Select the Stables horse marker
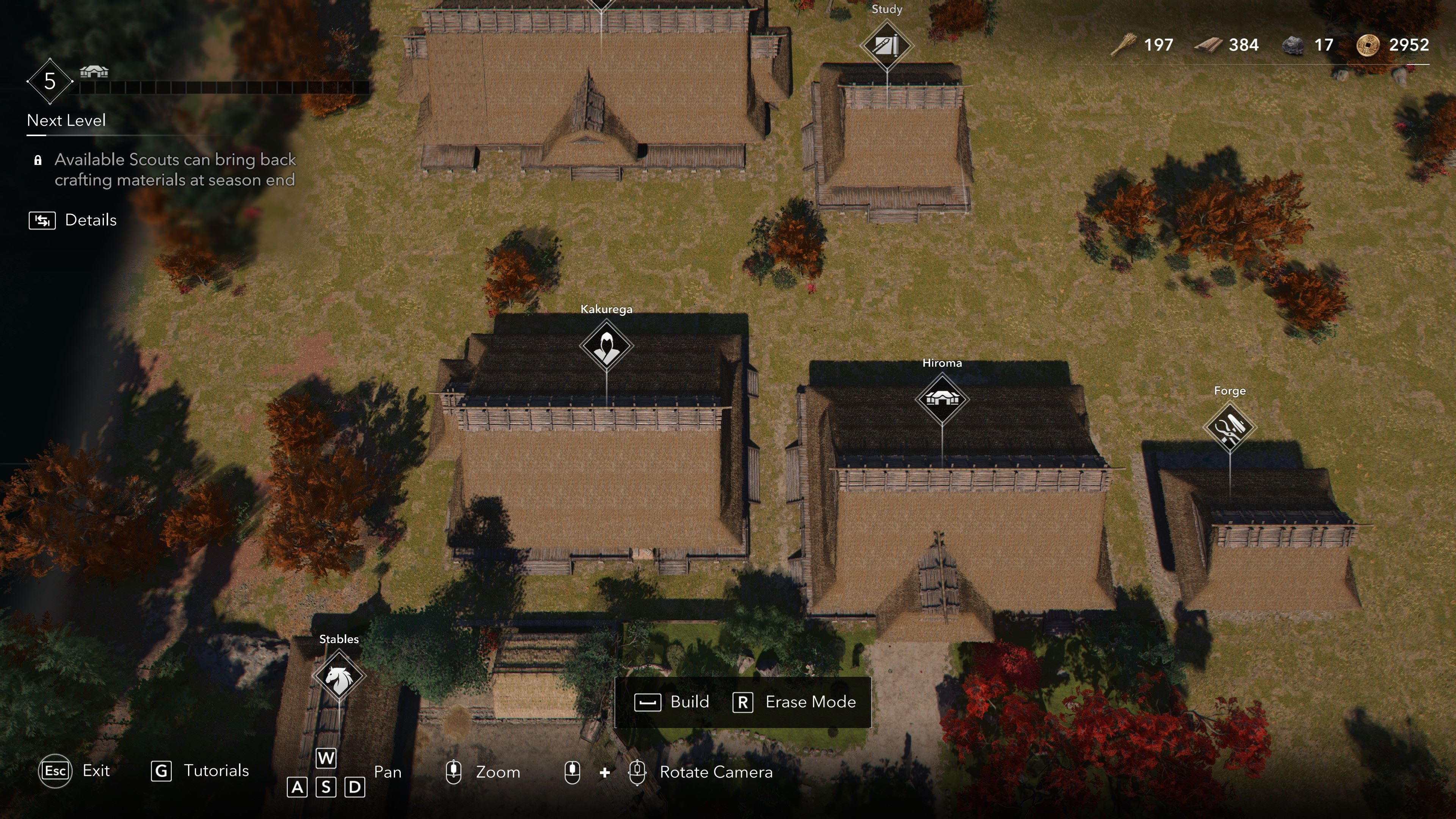This screenshot has width=1456, height=819. point(339,676)
